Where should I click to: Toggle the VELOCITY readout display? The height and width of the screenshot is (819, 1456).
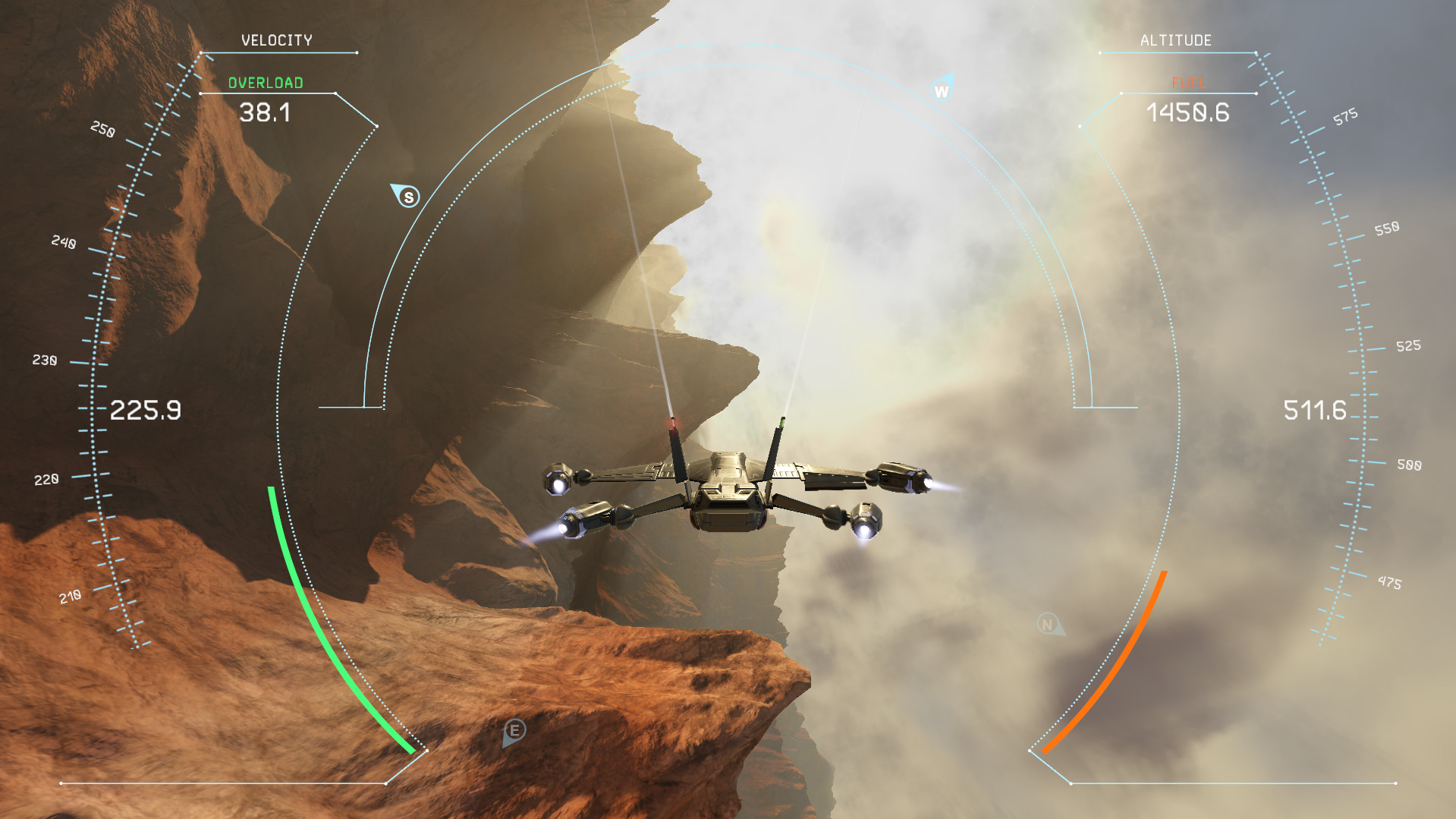coord(276,39)
